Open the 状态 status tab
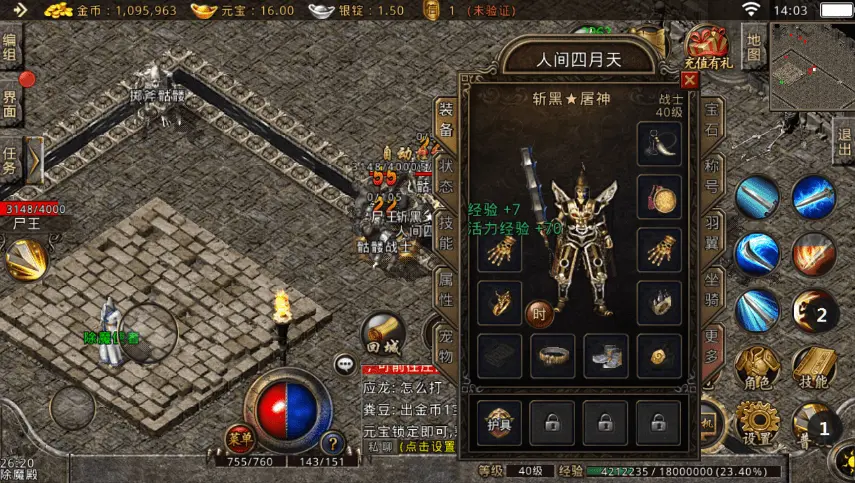 click(x=446, y=176)
